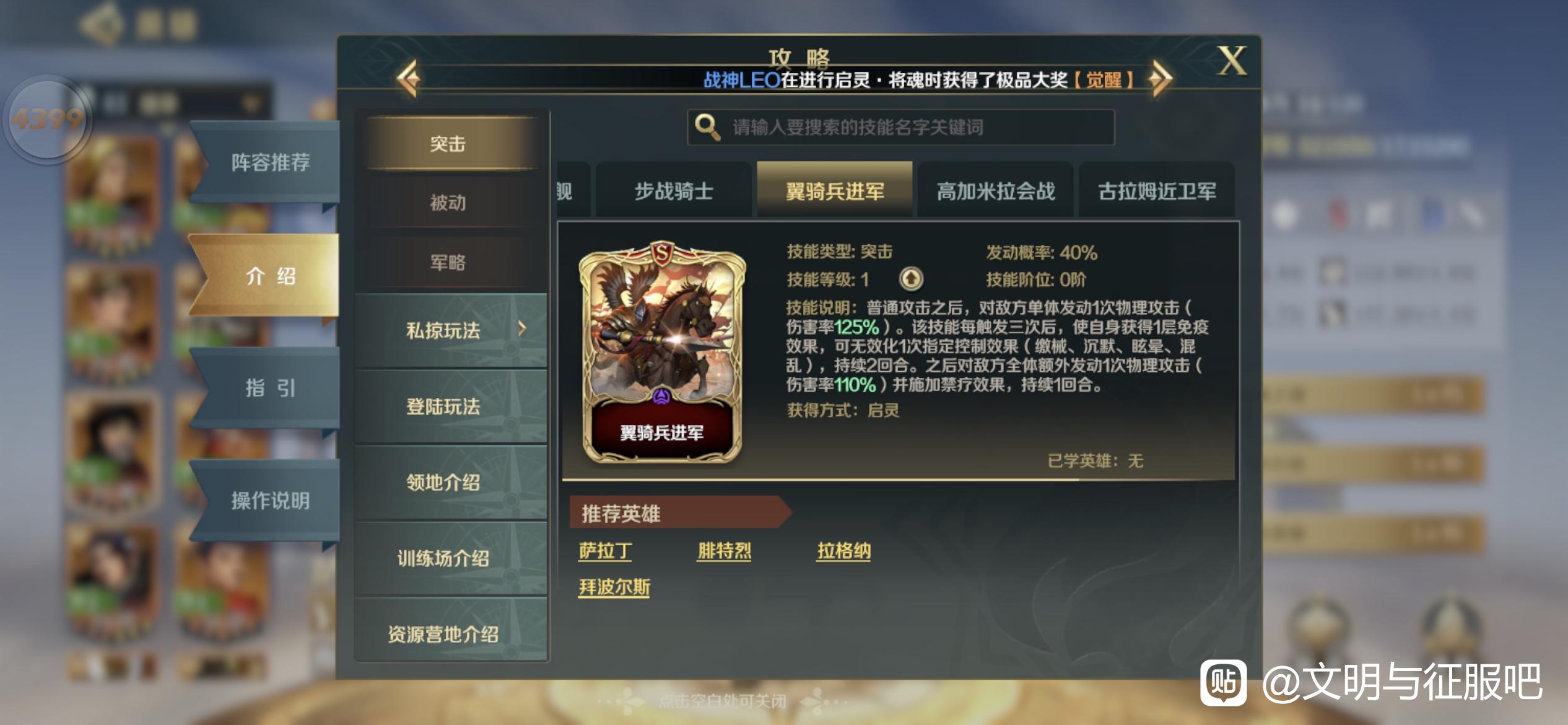Open hero page for 萨拉丁
1568x725 pixels.
pos(605,550)
